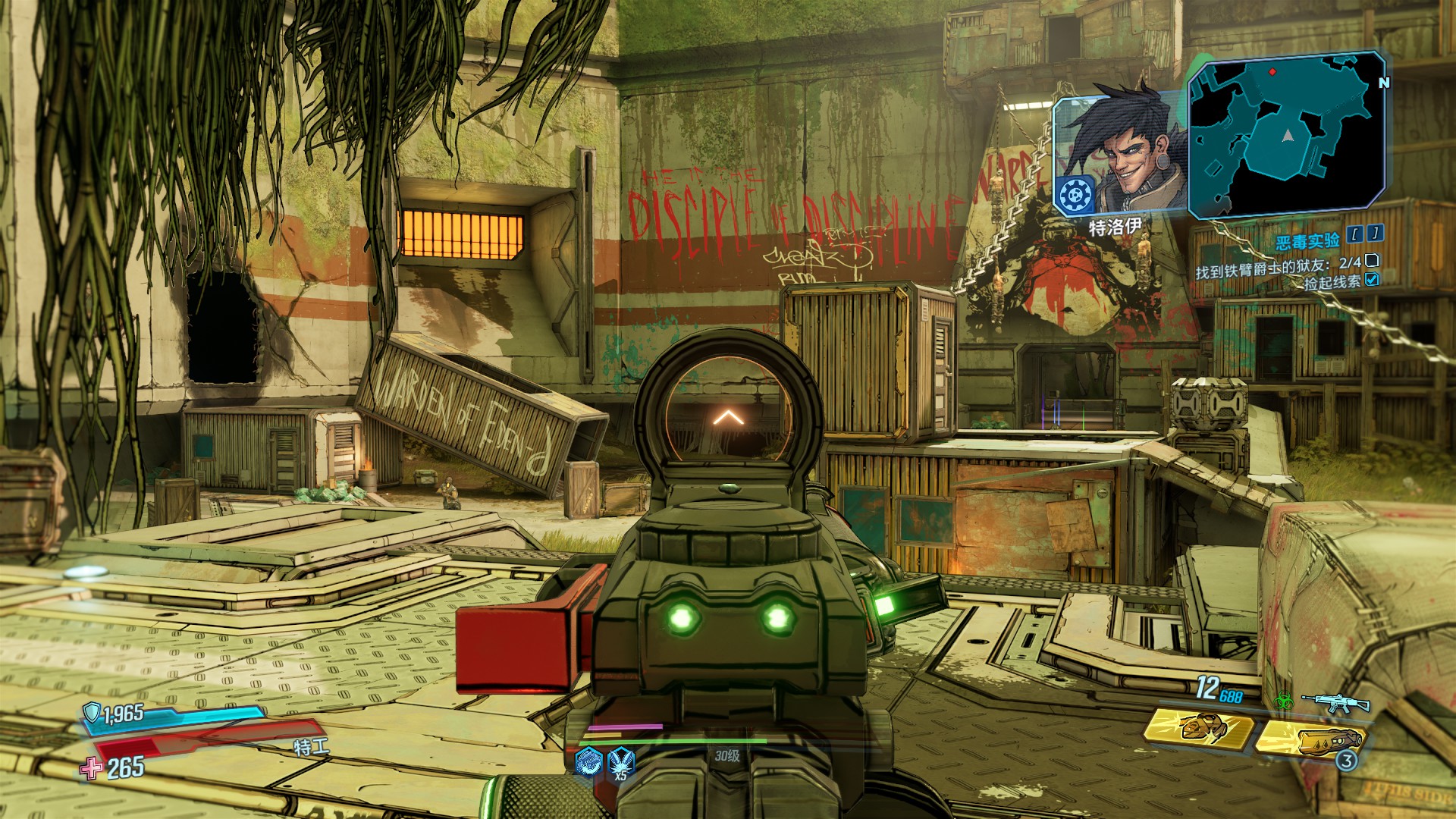Click Troy's speaker portrait
This screenshot has height=819, width=1456.
1119,155
